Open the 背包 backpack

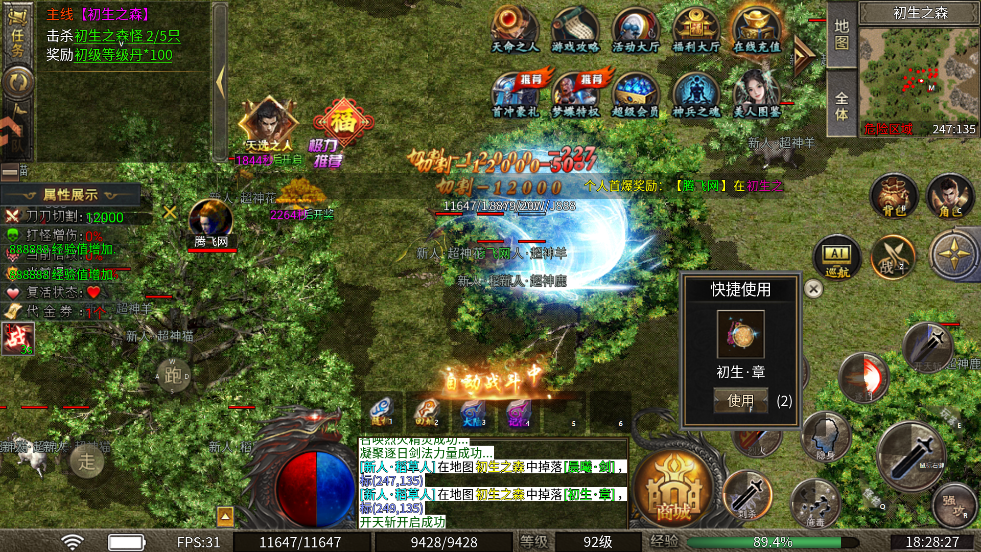click(893, 195)
